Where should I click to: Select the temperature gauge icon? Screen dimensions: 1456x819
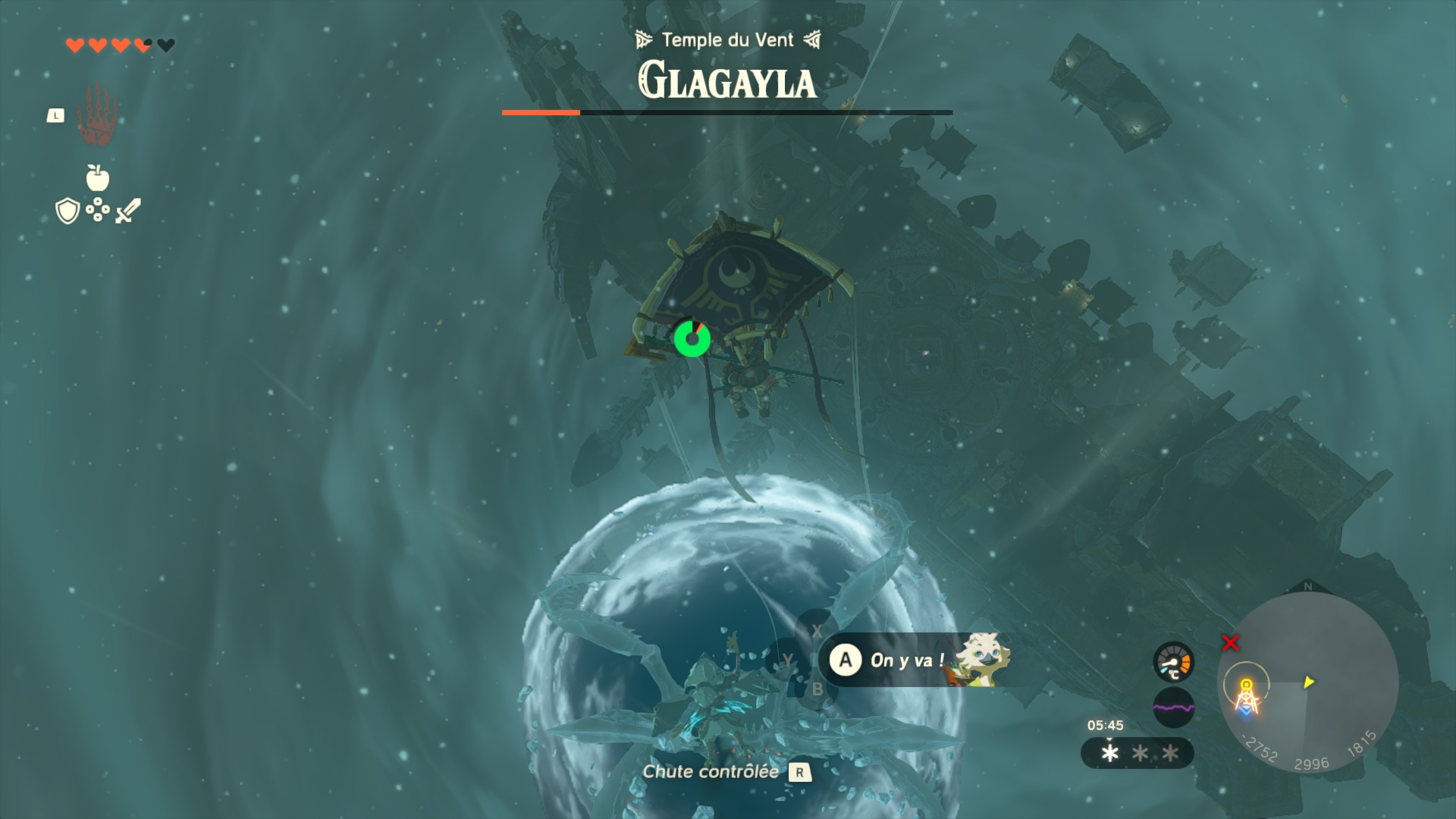(x=1173, y=662)
